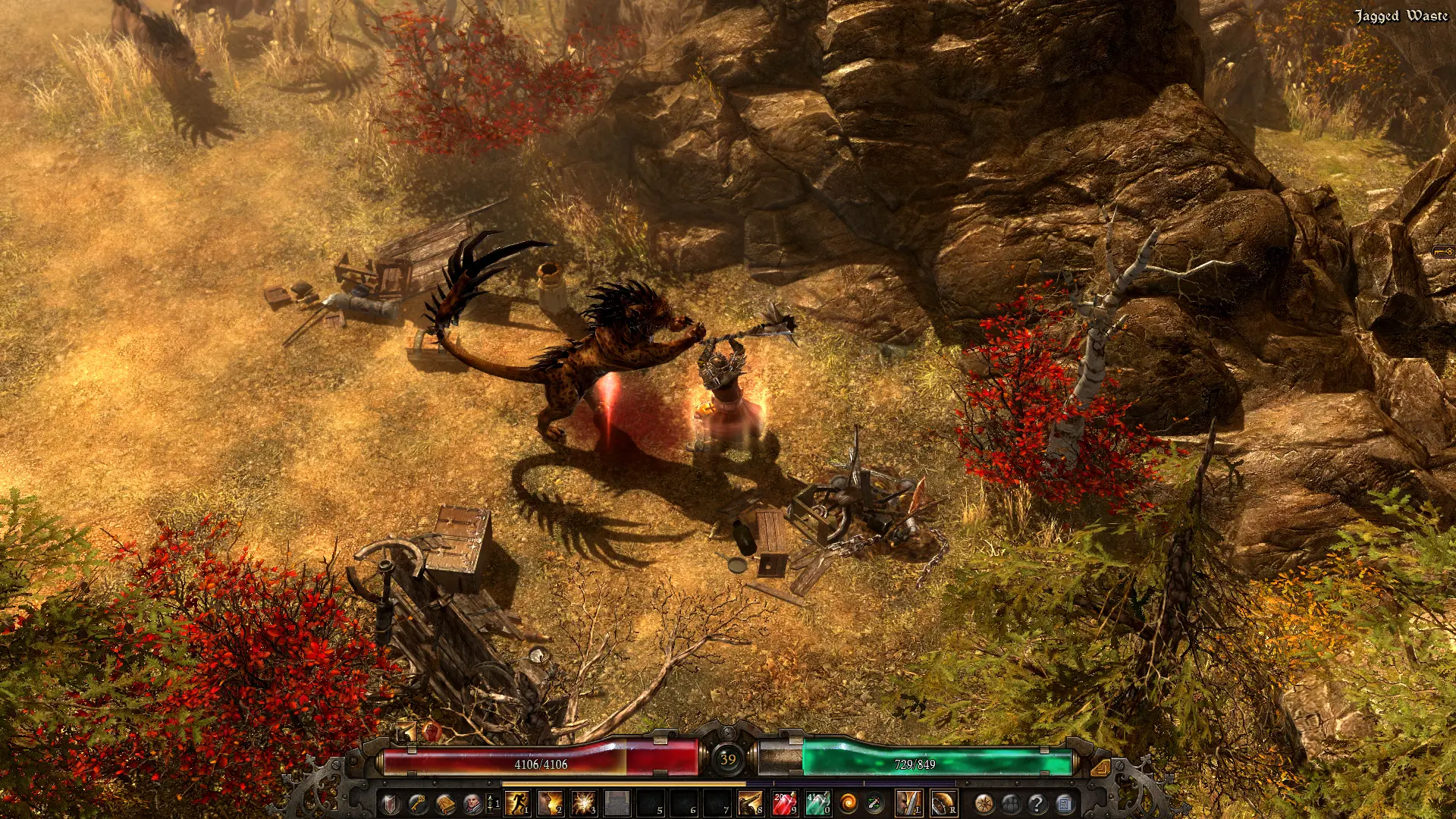The height and width of the screenshot is (819, 1456).
Task: Click the key icon beside the shield icon
Action: coord(419,802)
